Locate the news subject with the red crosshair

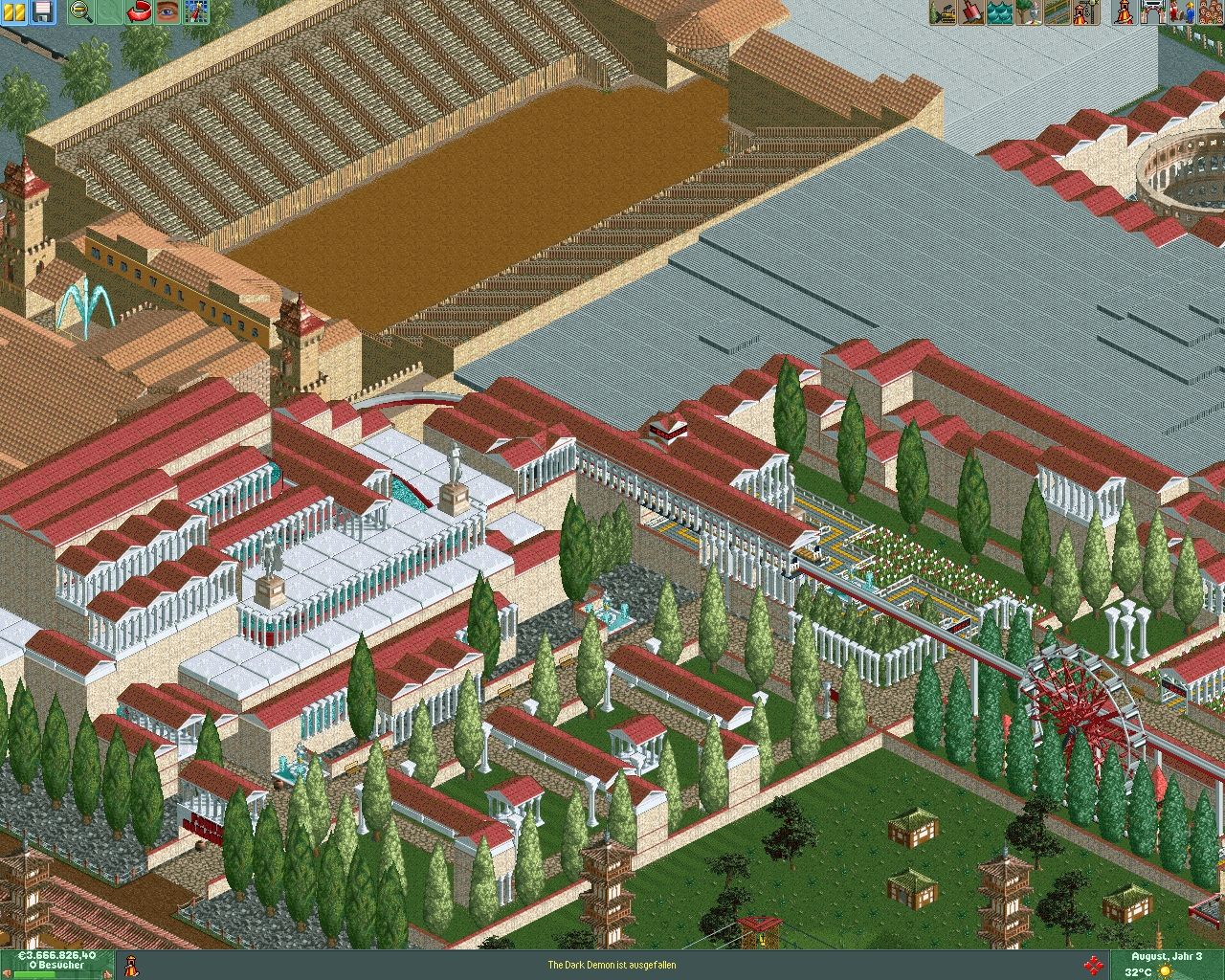[x=1092, y=965]
